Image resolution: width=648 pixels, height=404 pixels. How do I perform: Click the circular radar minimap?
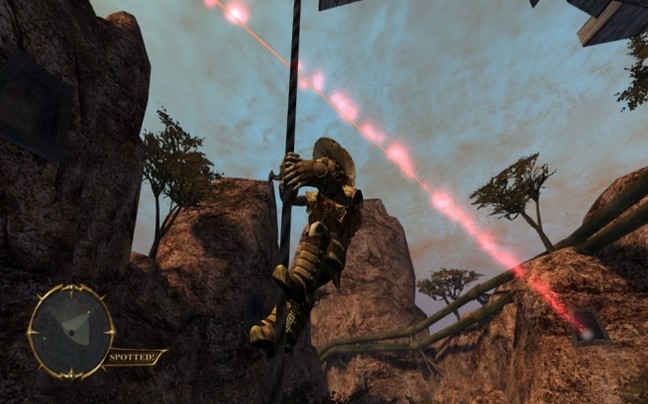click(x=70, y=332)
